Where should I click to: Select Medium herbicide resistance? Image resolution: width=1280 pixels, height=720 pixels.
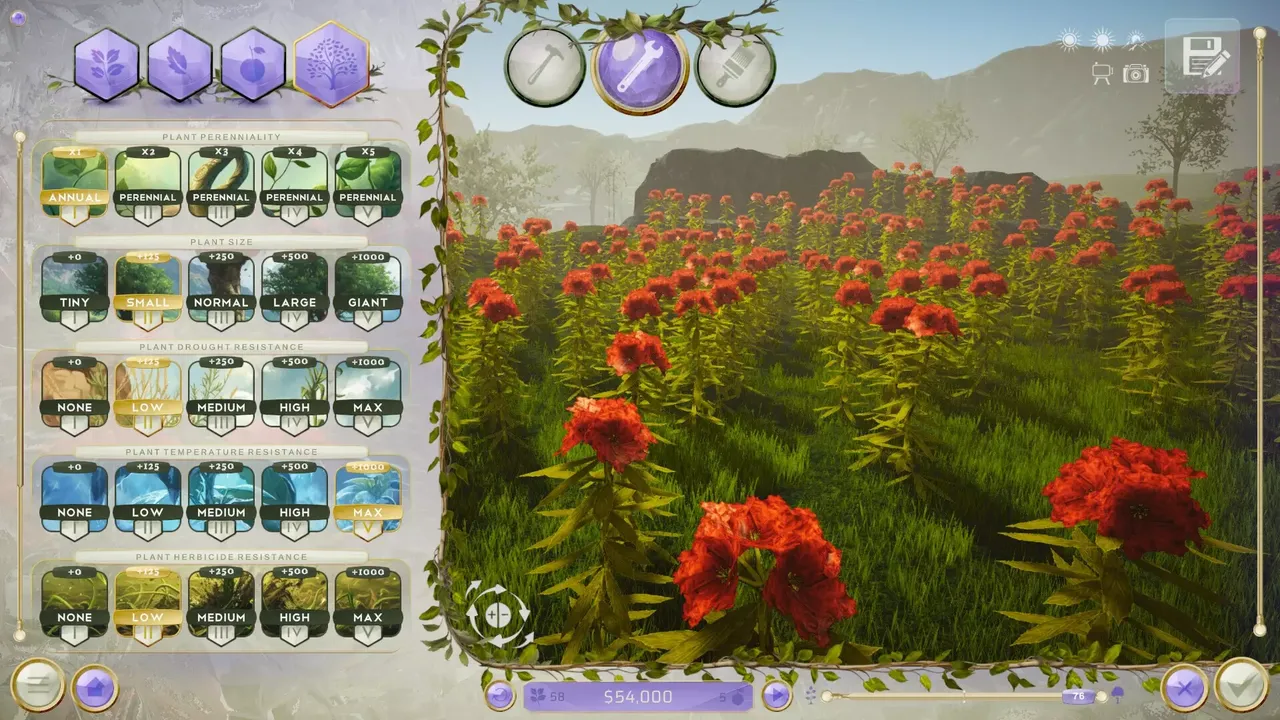(x=221, y=600)
